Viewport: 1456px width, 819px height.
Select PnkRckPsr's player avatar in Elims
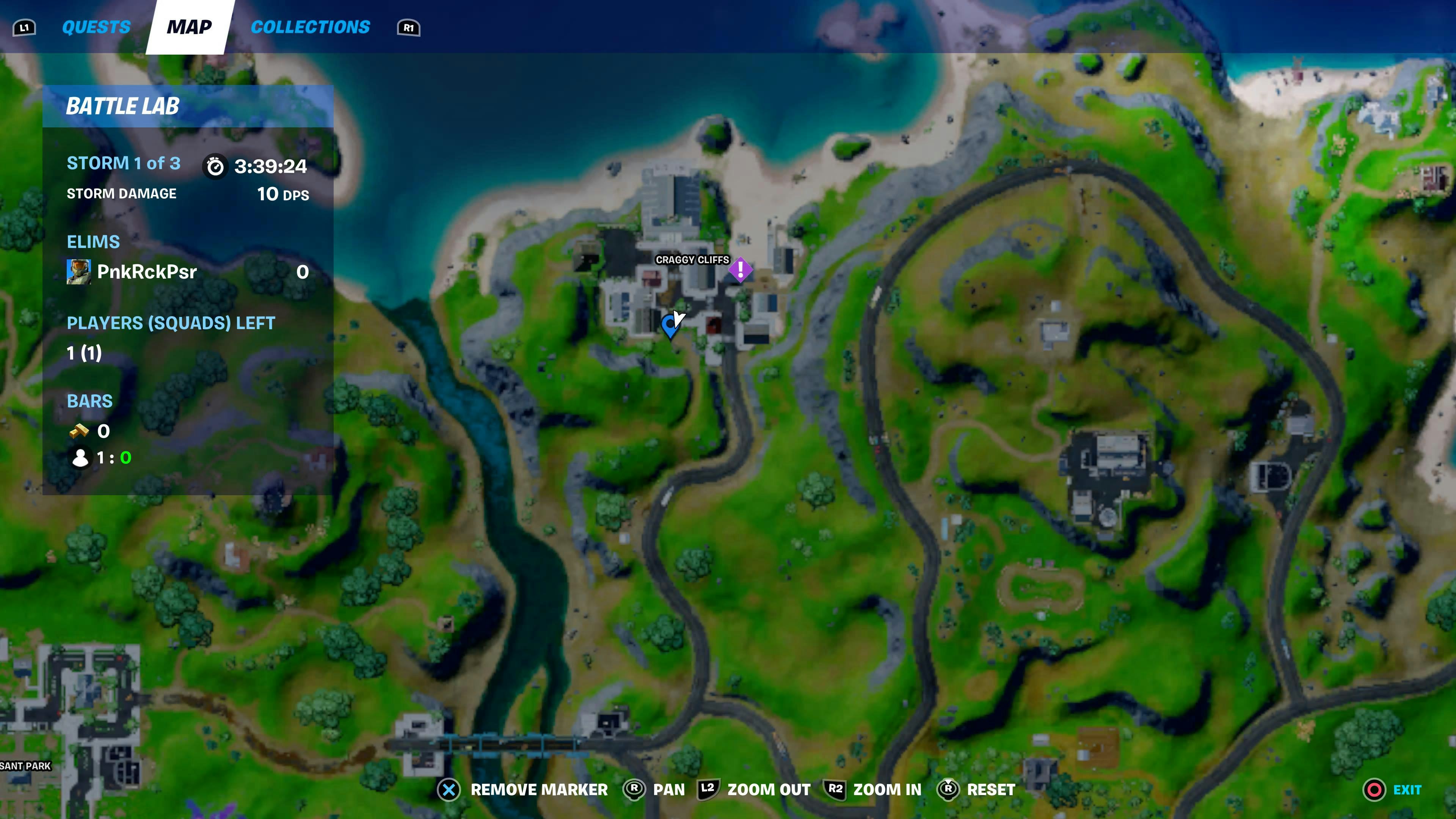80,271
